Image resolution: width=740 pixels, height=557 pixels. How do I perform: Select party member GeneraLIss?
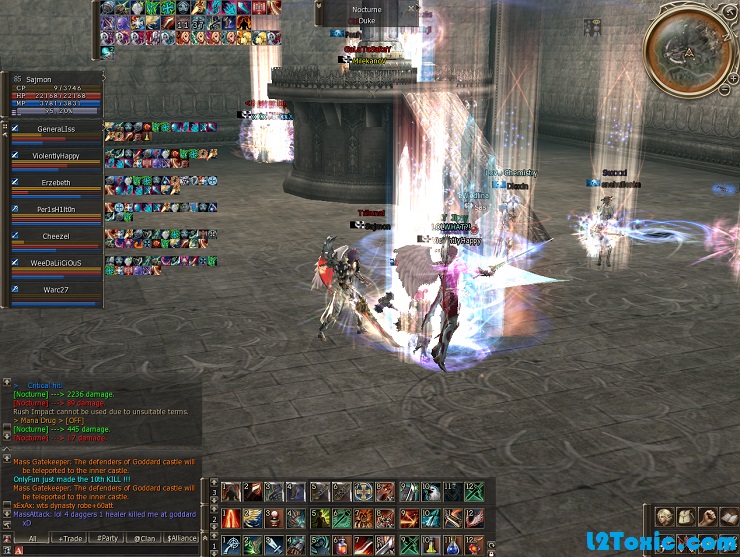pos(56,129)
